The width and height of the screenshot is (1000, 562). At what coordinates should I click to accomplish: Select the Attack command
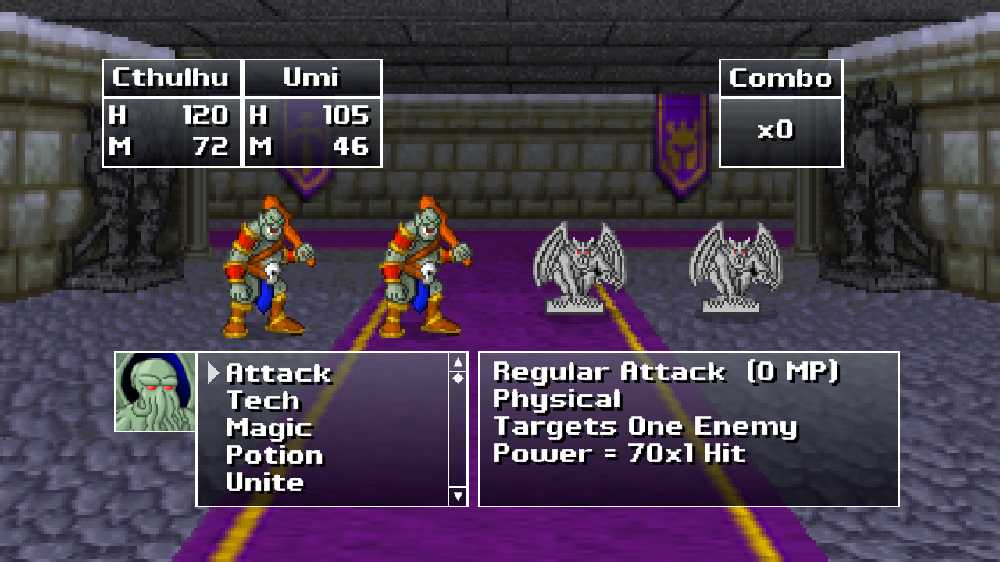[x=277, y=374]
